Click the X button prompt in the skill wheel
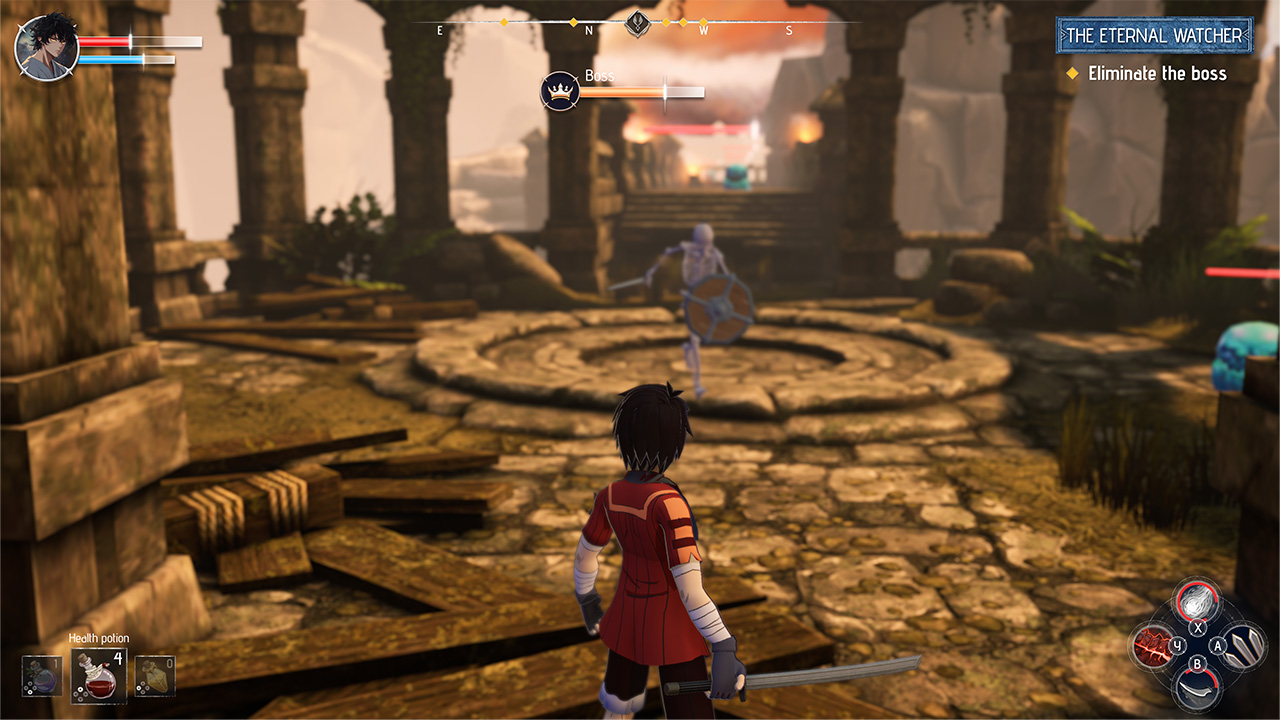The image size is (1280, 720). pyautogui.click(x=1197, y=626)
